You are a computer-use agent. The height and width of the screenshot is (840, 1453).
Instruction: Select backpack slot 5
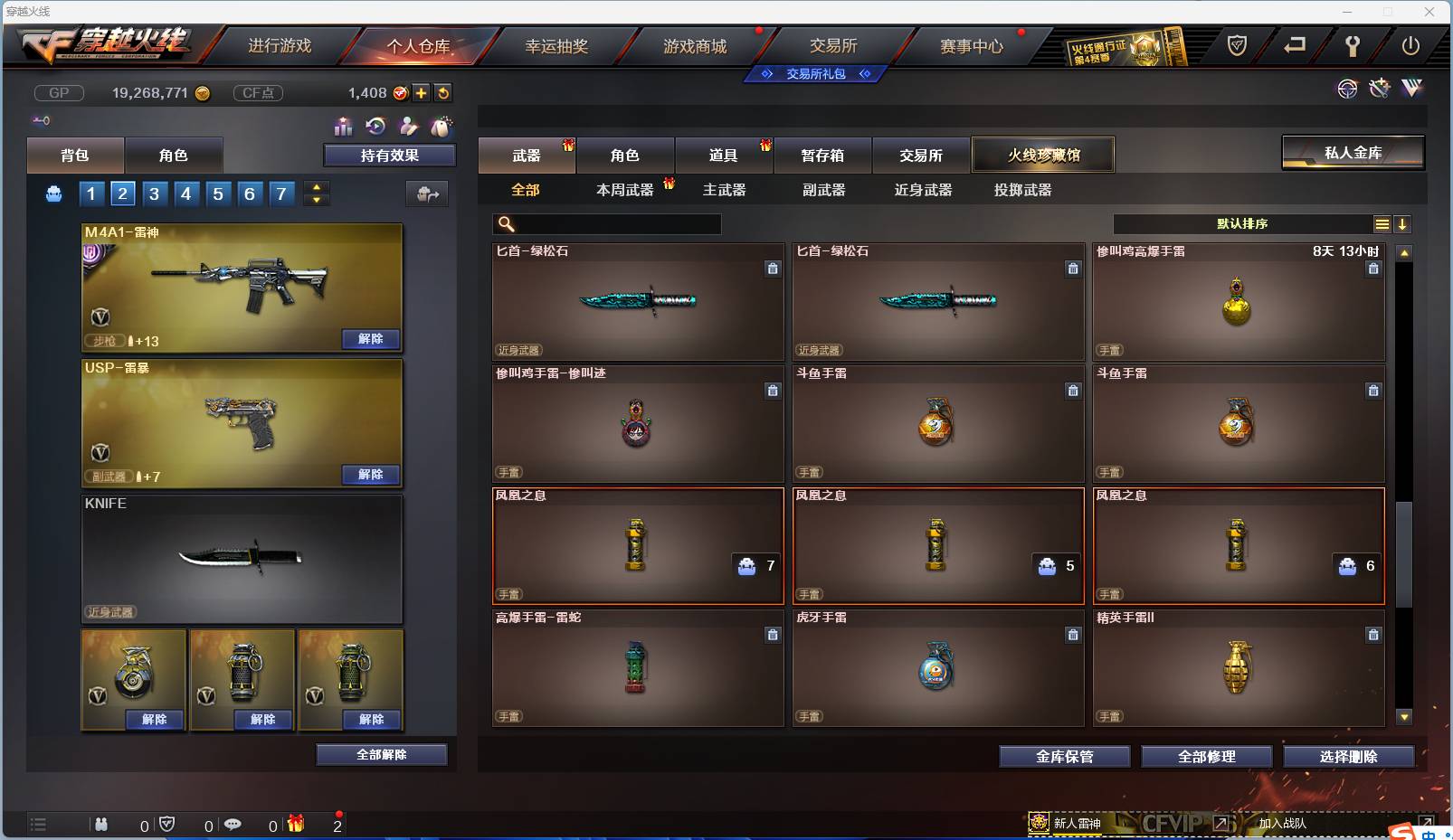[x=217, y=193]
